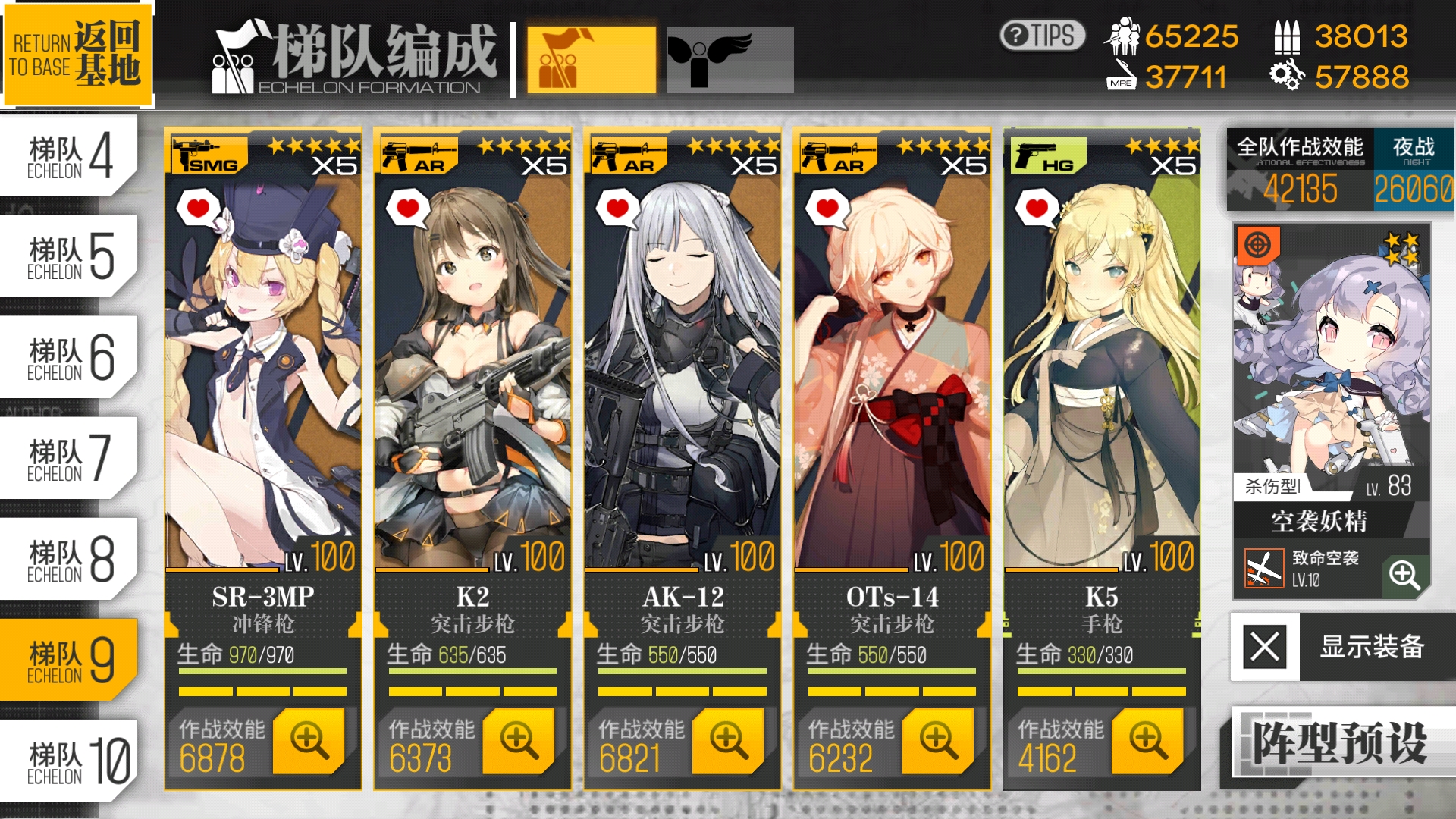Choose Echelon 7 from list
1456x819 pixels.
[68, 458]
